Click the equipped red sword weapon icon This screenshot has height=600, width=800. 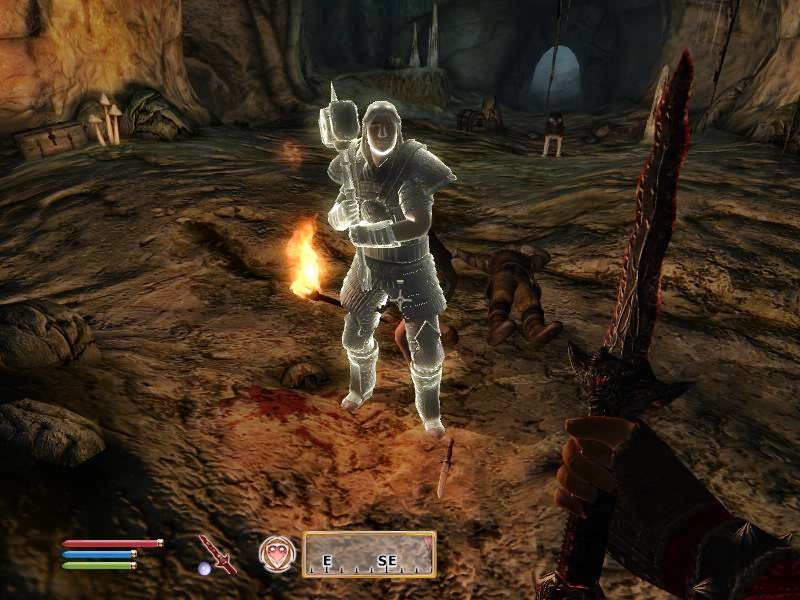click(x=216, y=553)
